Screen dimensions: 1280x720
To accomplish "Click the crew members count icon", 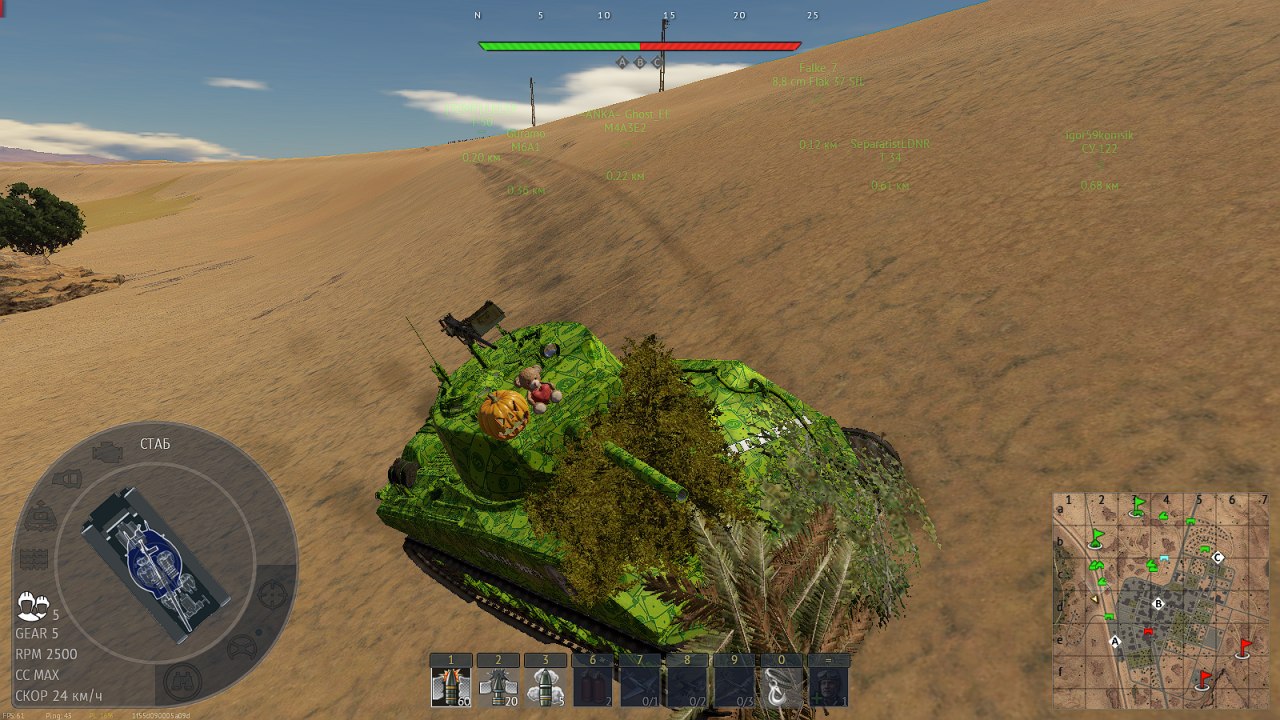I will 33,604.
